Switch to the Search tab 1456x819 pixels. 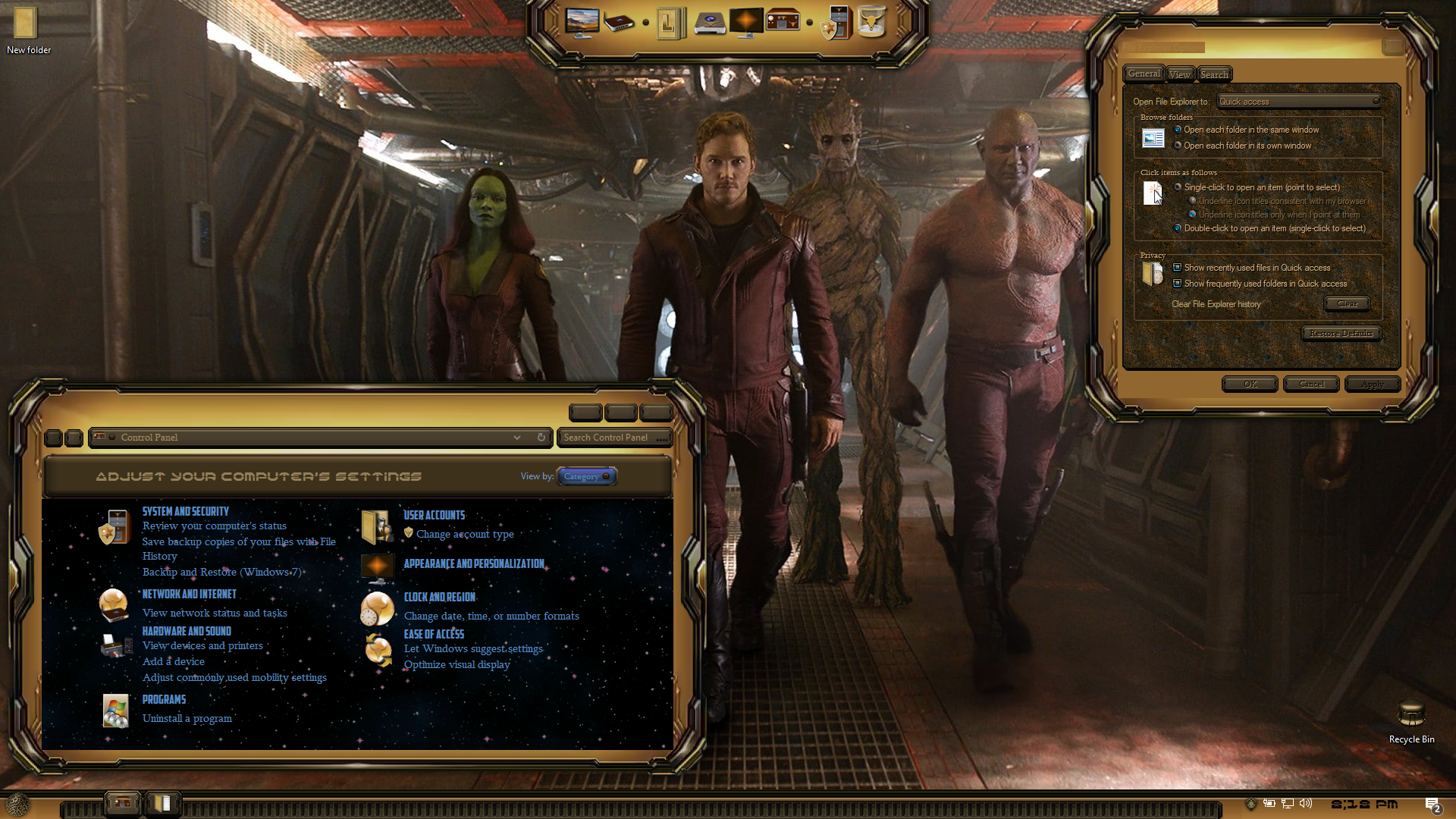click(1214, 74)
